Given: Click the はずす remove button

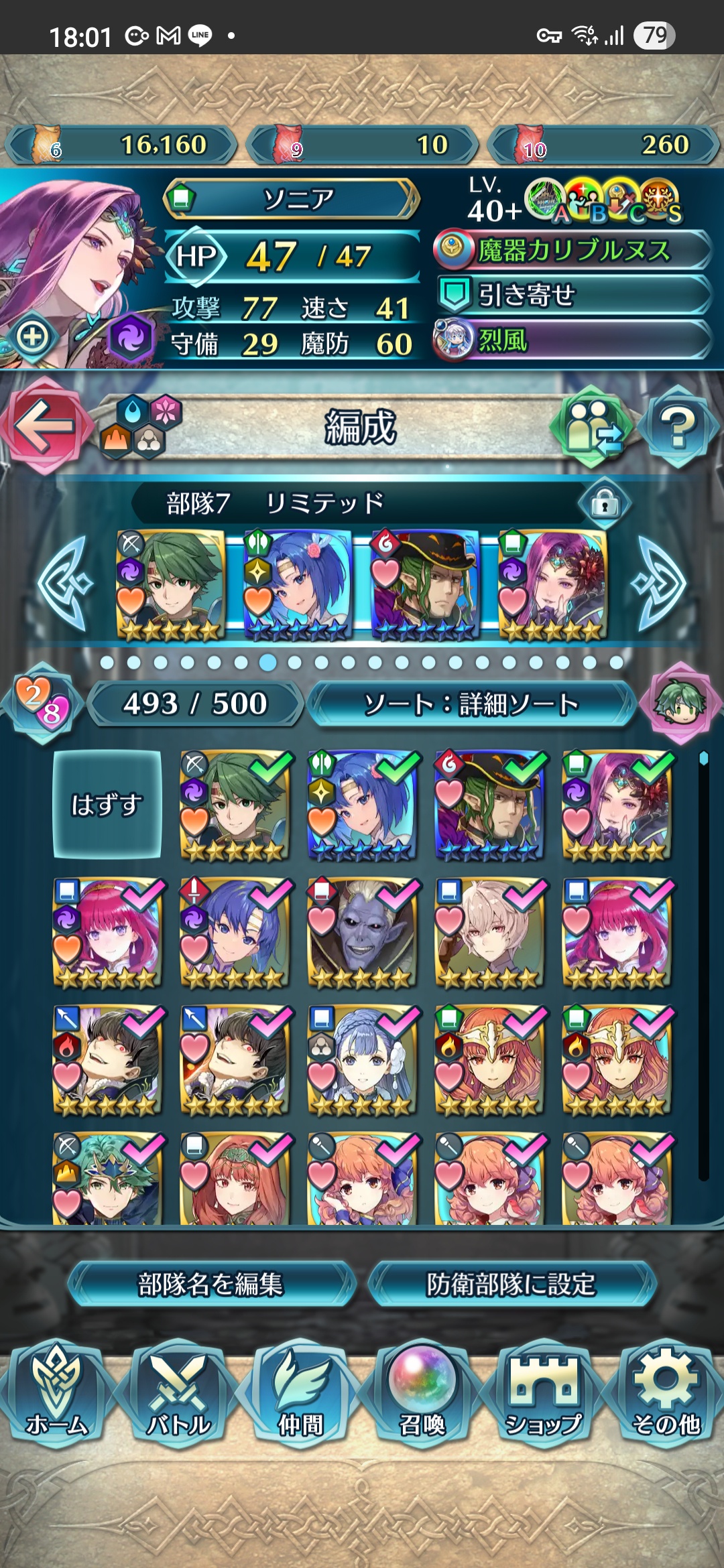Looking at the screenshot, I should tap(107, 804).
